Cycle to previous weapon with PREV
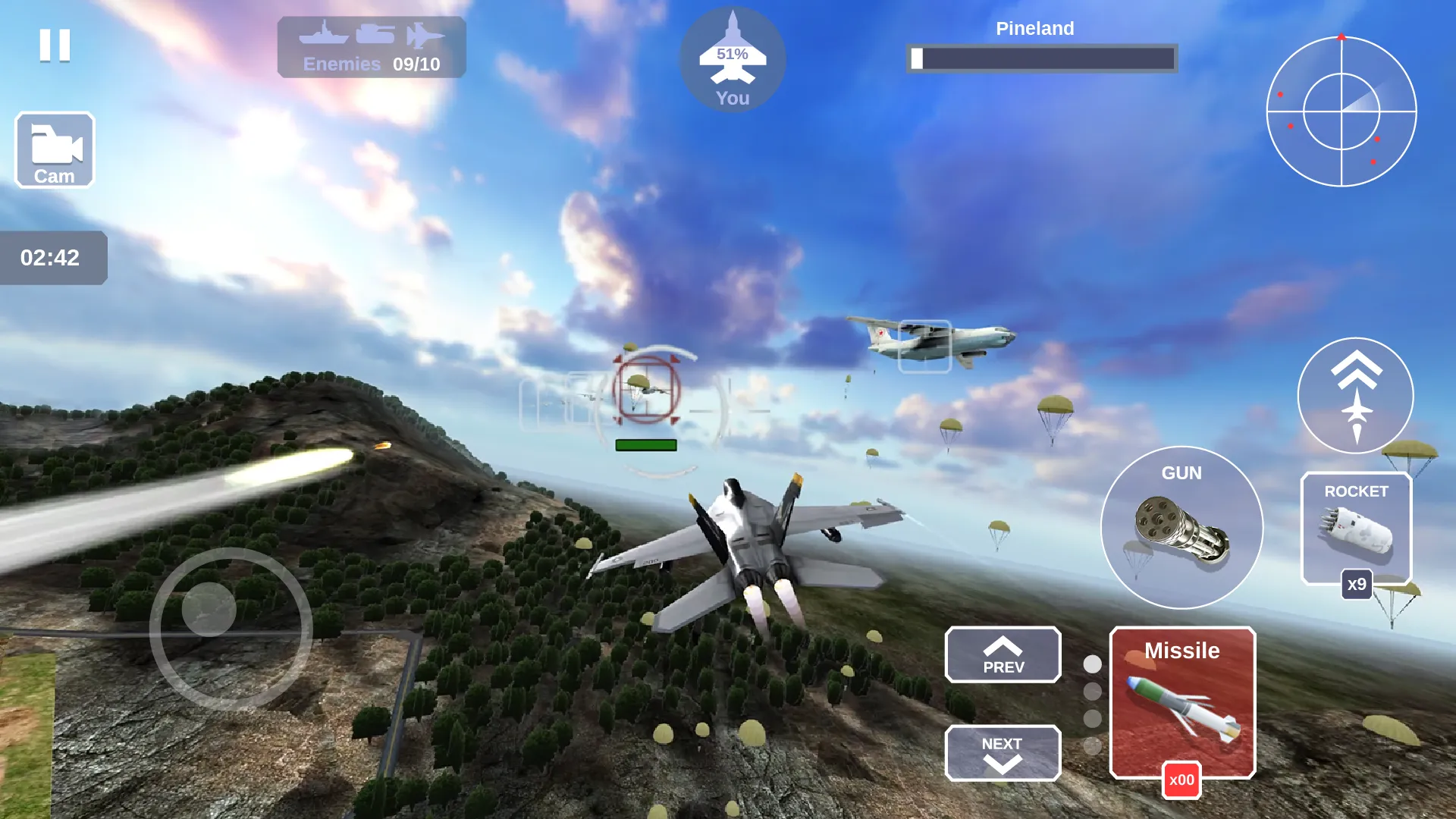This screenshot has width=1456, height=819. click(x=1003, y=655)
